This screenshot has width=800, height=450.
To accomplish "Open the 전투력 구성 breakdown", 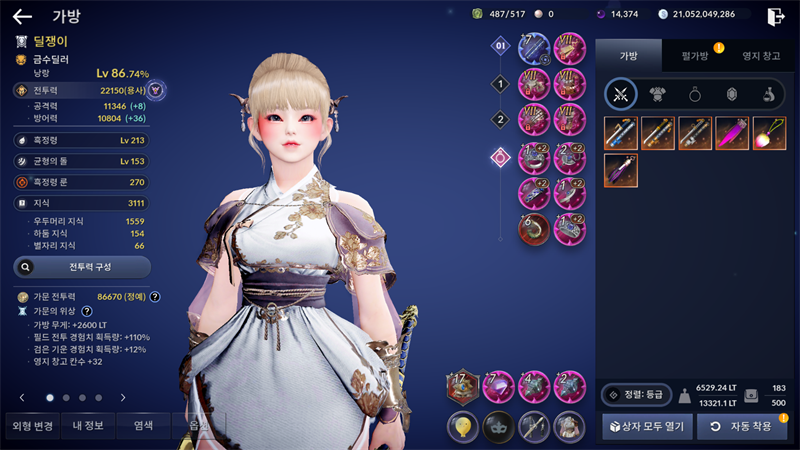I will [x=82, y=267].
